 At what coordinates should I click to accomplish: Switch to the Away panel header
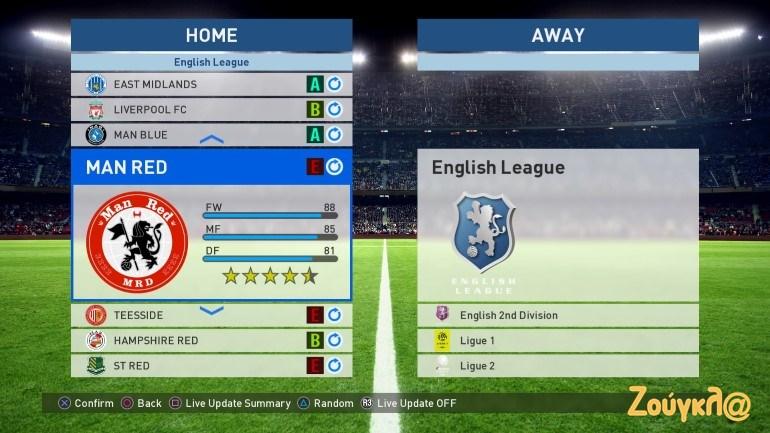click(557, 35)
